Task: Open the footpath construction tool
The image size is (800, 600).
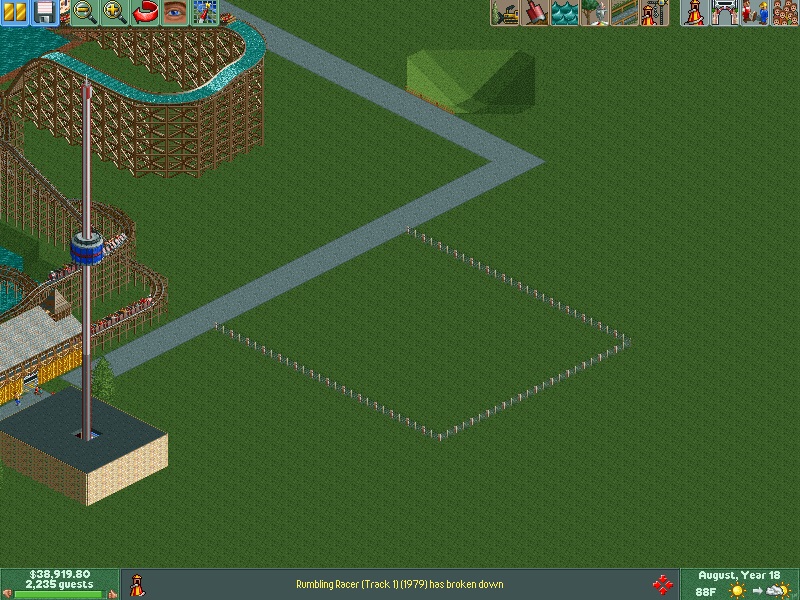Action: tap(625, 13)
